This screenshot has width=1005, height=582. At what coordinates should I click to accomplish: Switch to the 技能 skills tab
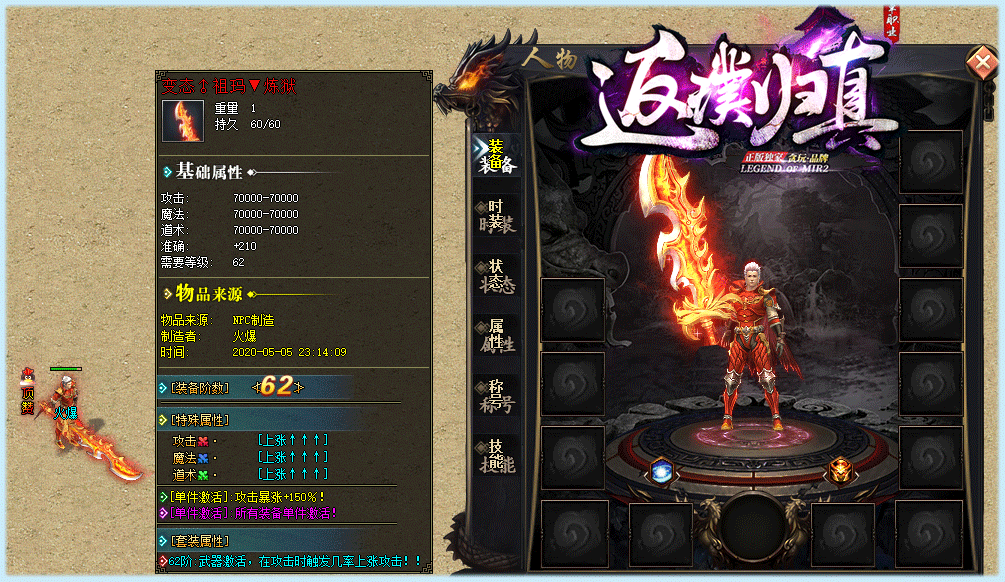click(x=496, y=458)
